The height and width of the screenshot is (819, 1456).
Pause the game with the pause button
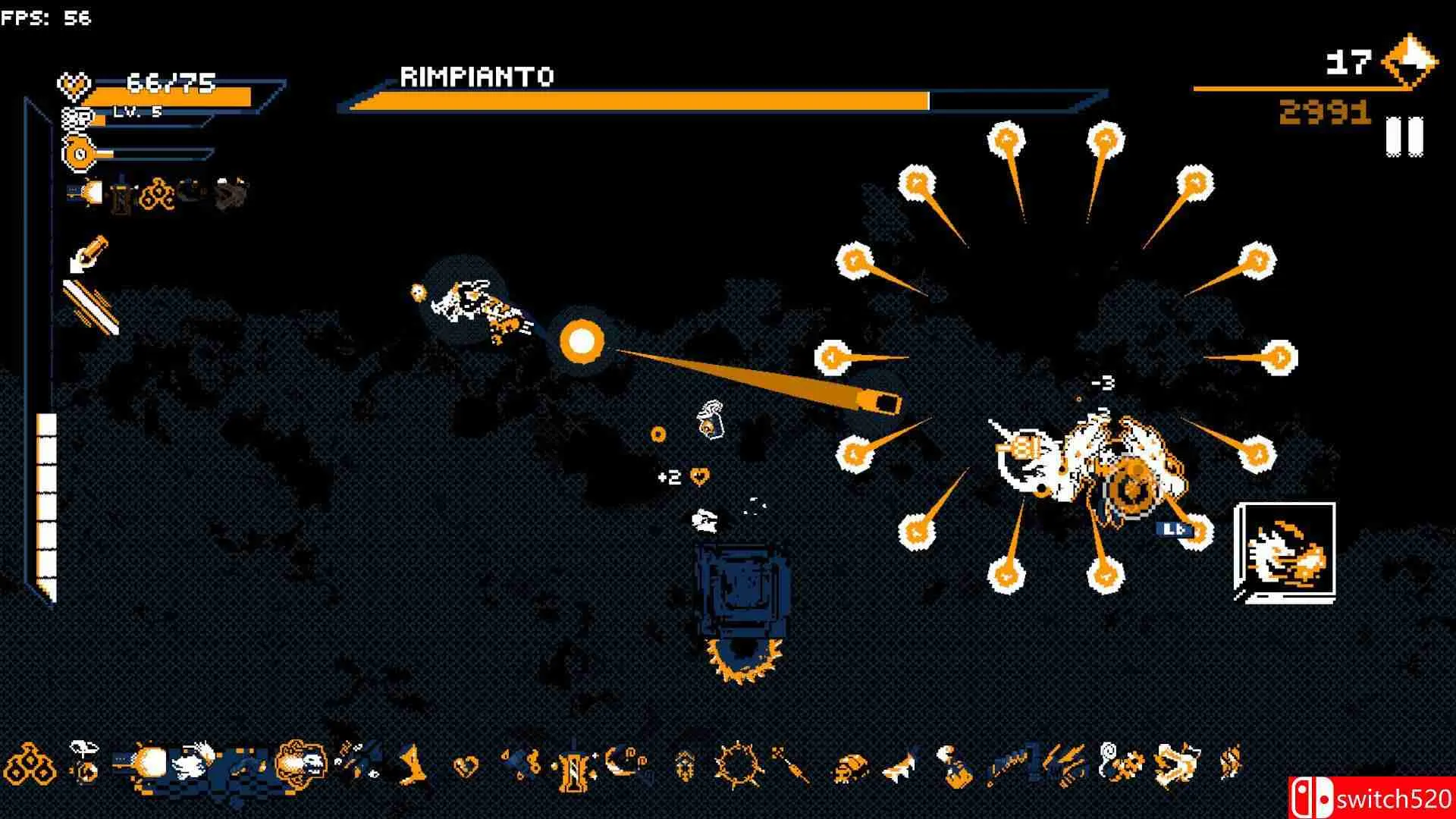point(1404,136)
